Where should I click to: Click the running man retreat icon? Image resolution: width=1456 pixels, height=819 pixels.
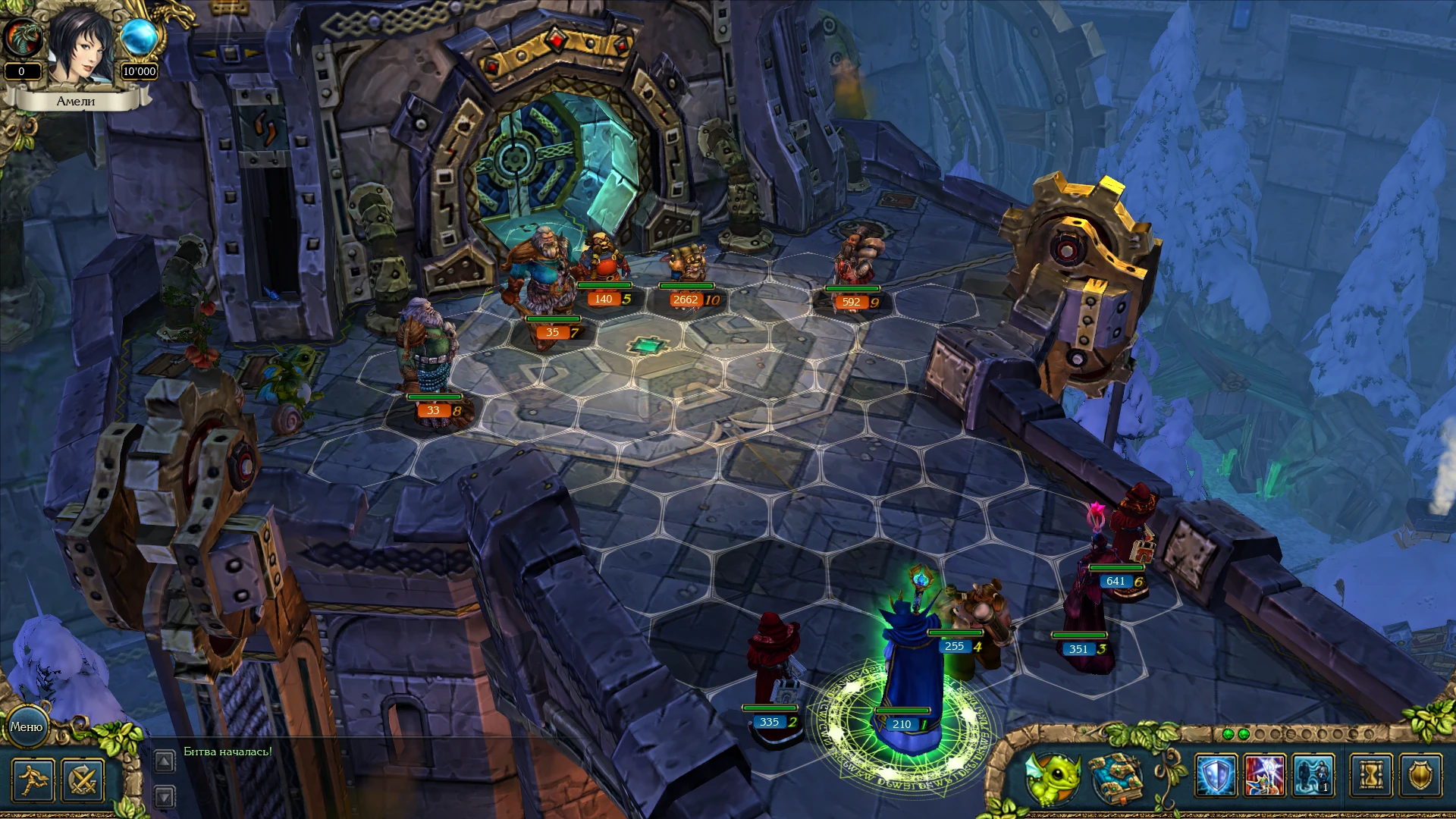pyautogui.click(x=33, y=782)
